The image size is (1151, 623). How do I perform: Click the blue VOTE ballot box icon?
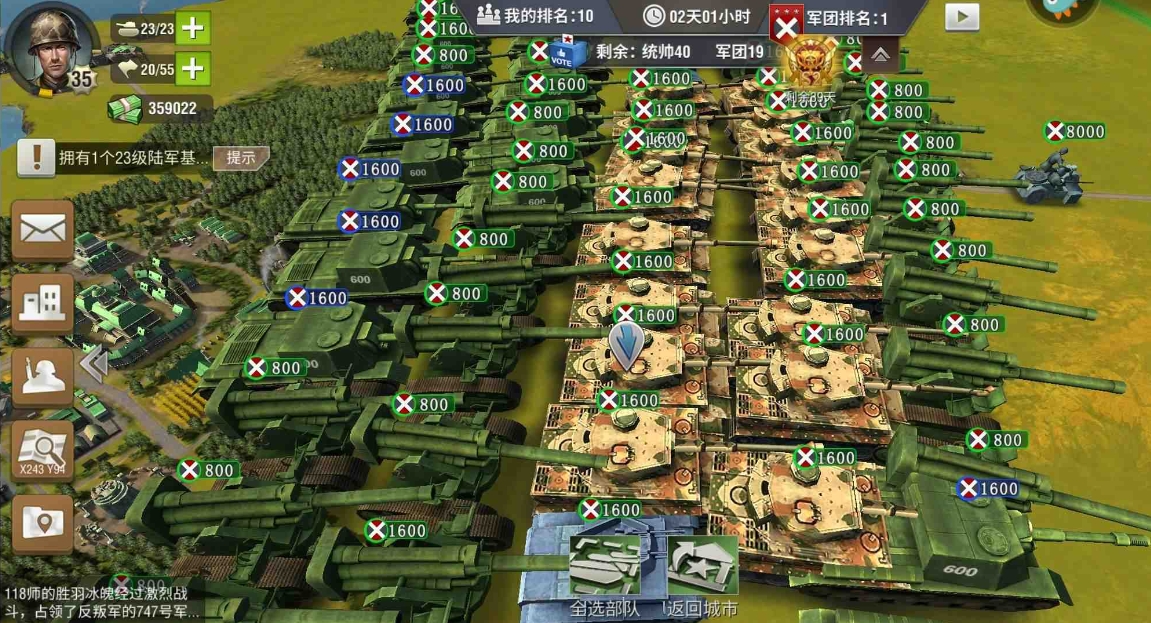click(565, 53)
